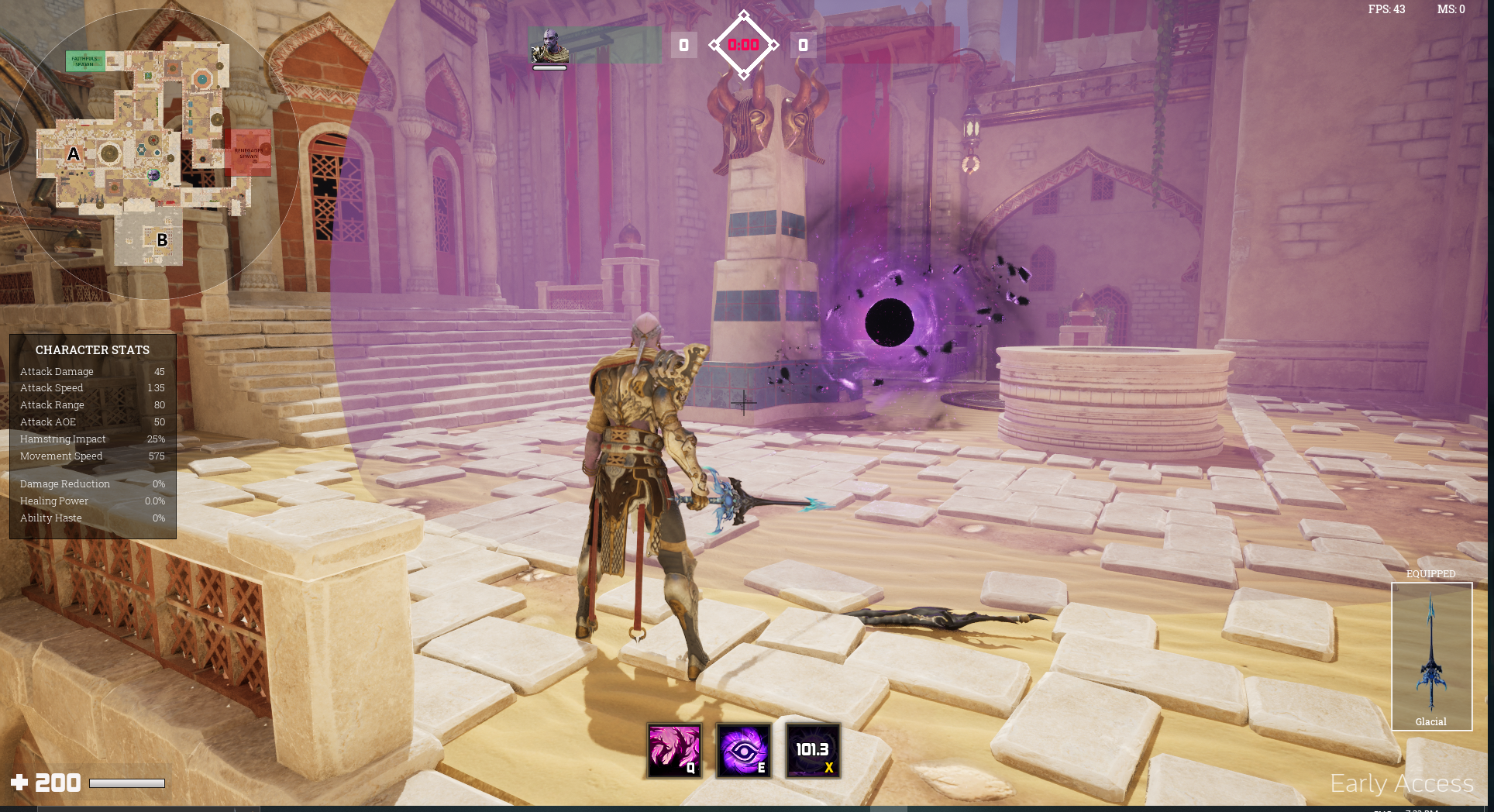Click the red Renegades spawn on minimap
This screenshot has height=812, width=1494.
(250, 153)
